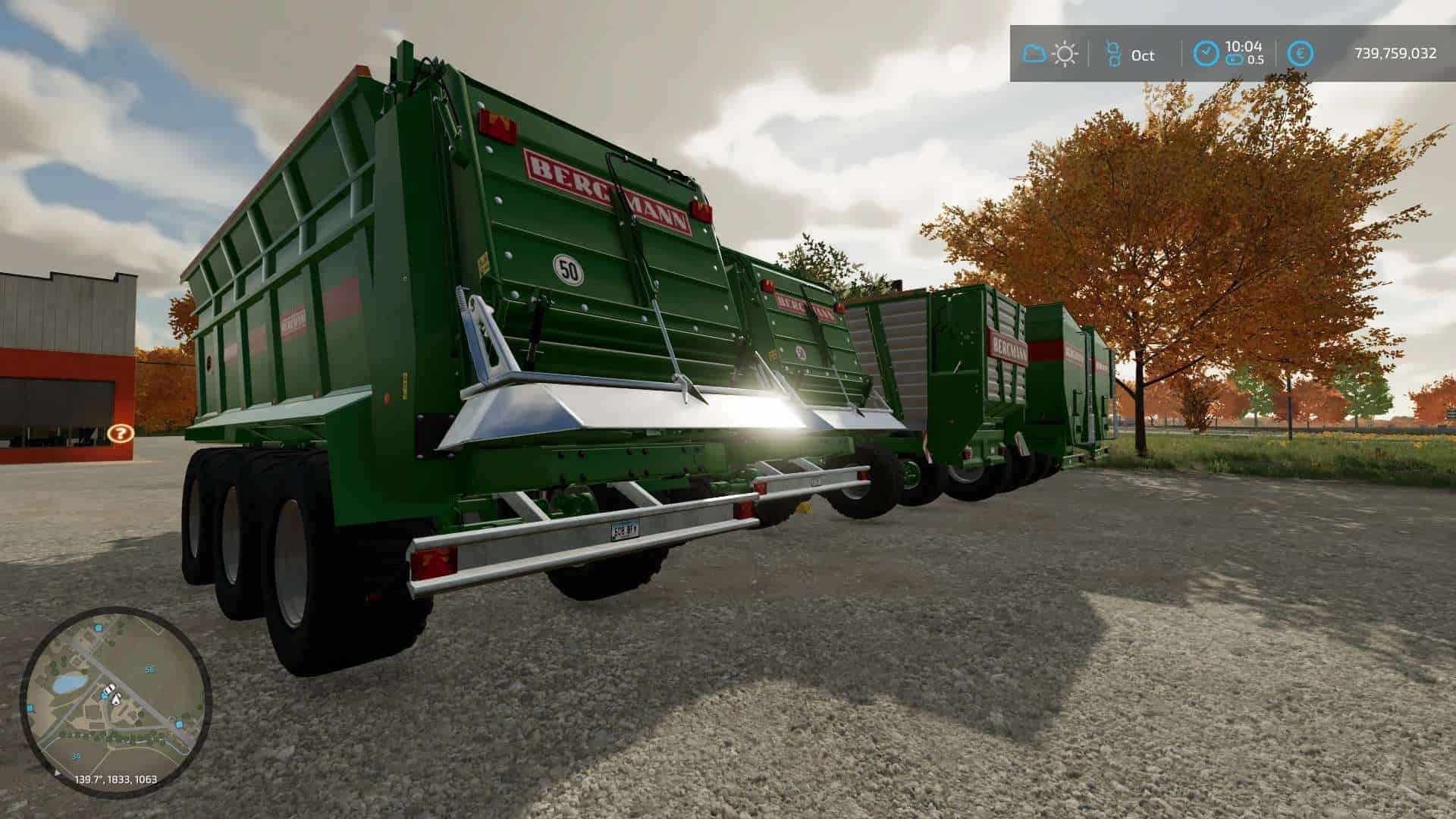Click the weather cloud and sun icon
The height and width of the screenshot is (819, 1456).
1050,54
